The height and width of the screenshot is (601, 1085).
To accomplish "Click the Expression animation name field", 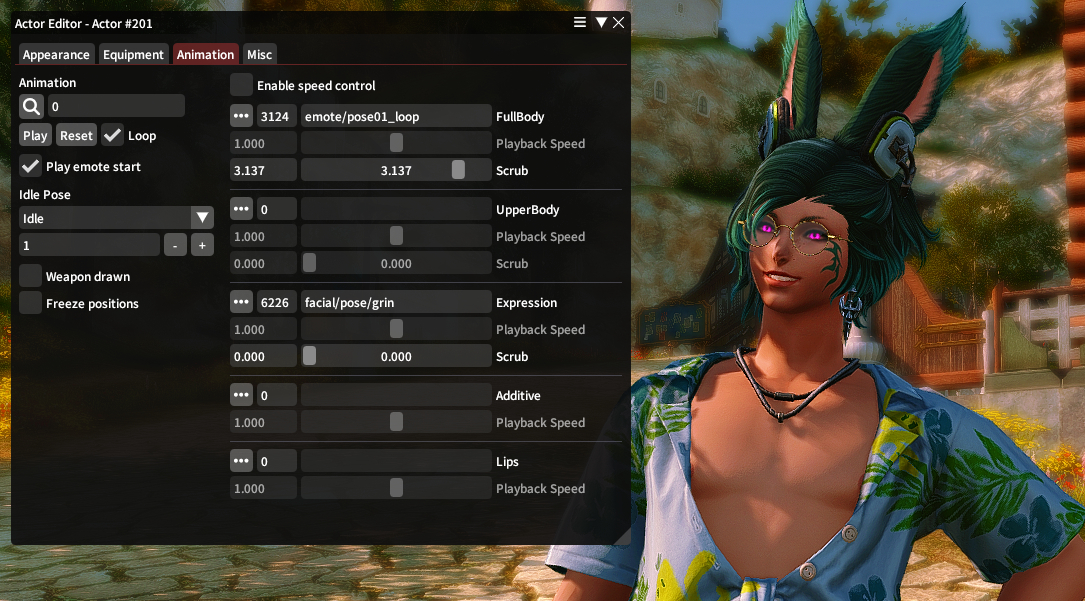I will [x=396, y=303].
